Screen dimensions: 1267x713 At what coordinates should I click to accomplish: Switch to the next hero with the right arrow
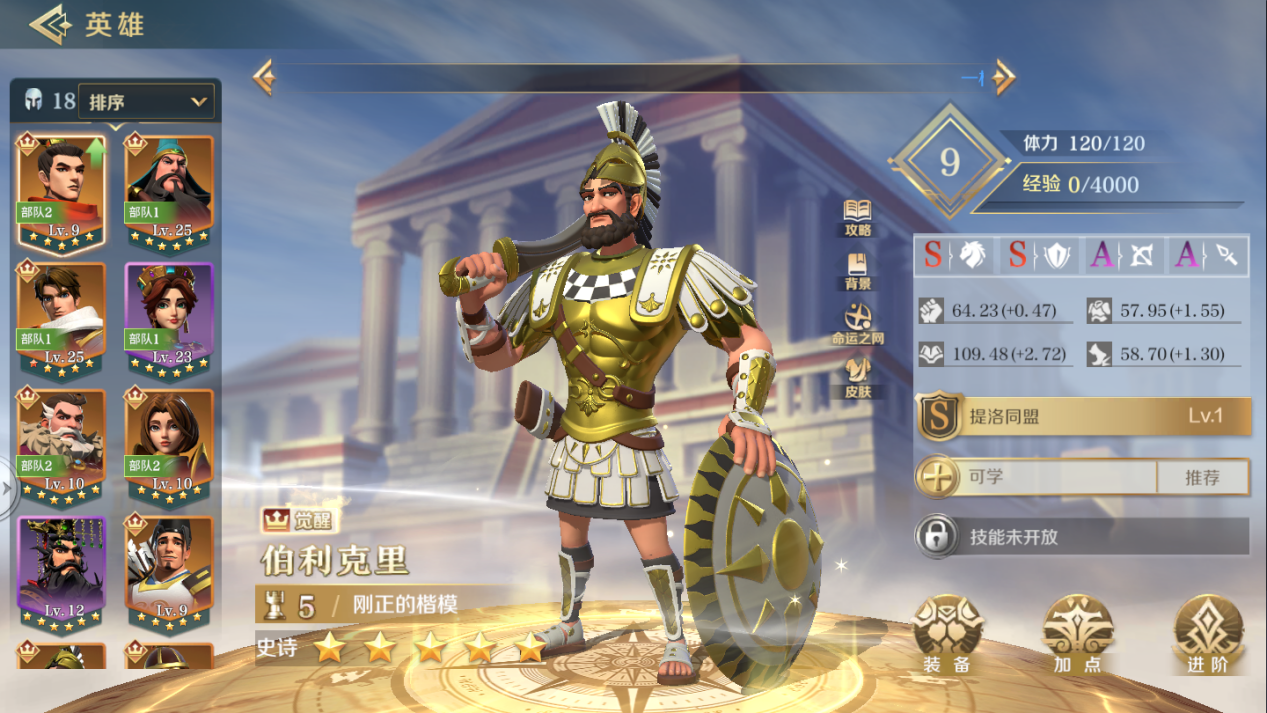click(1003, 77)
